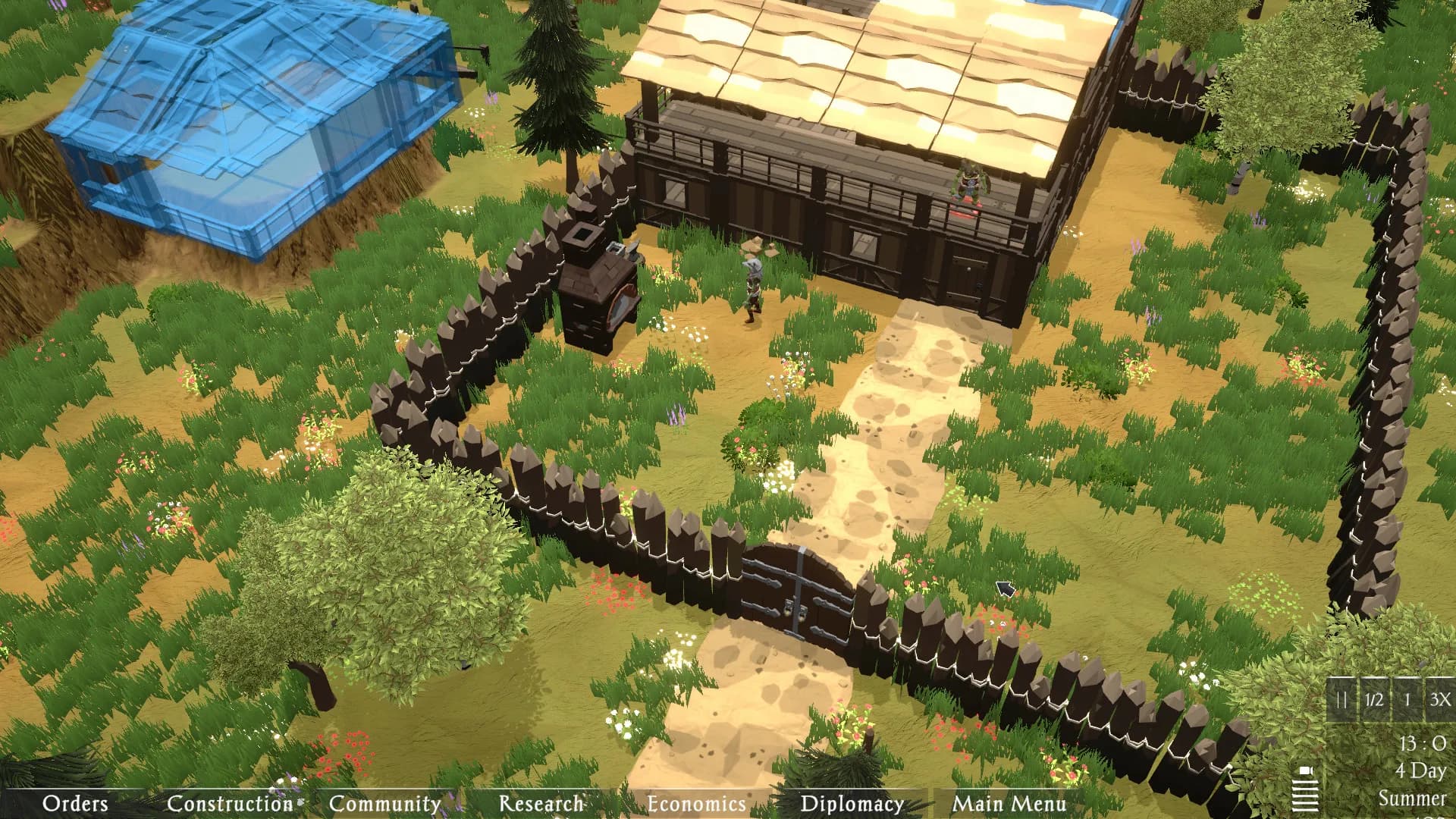Open the Construction menu
1456x819 pixels.
tap(230, 803)
